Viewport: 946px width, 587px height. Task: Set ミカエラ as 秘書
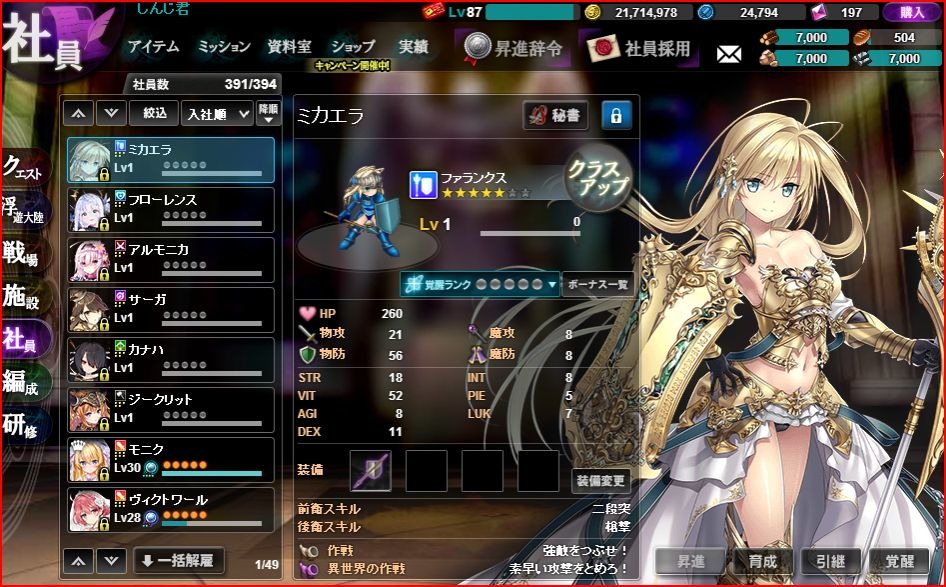pos(555,116)
